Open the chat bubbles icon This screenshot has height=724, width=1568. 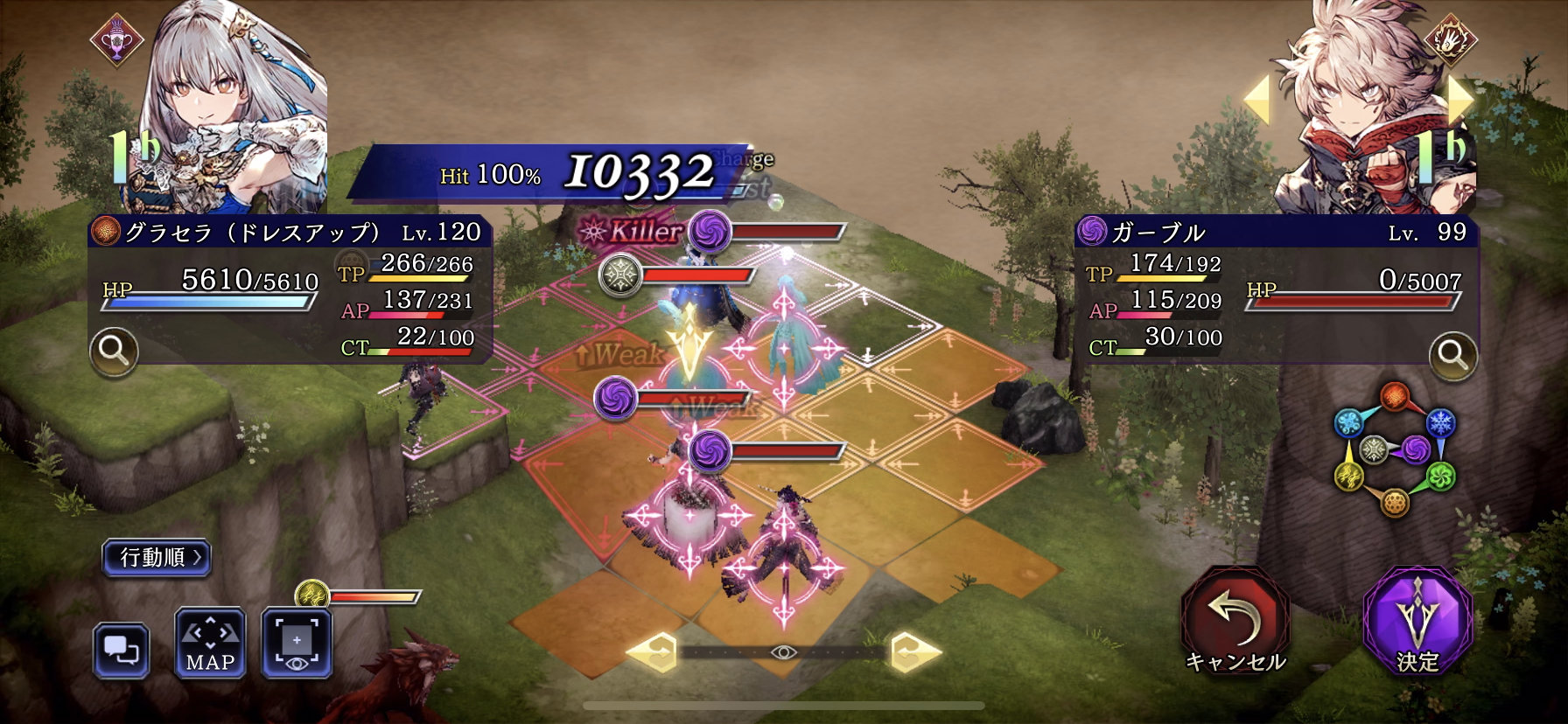(x=121, y=650)
